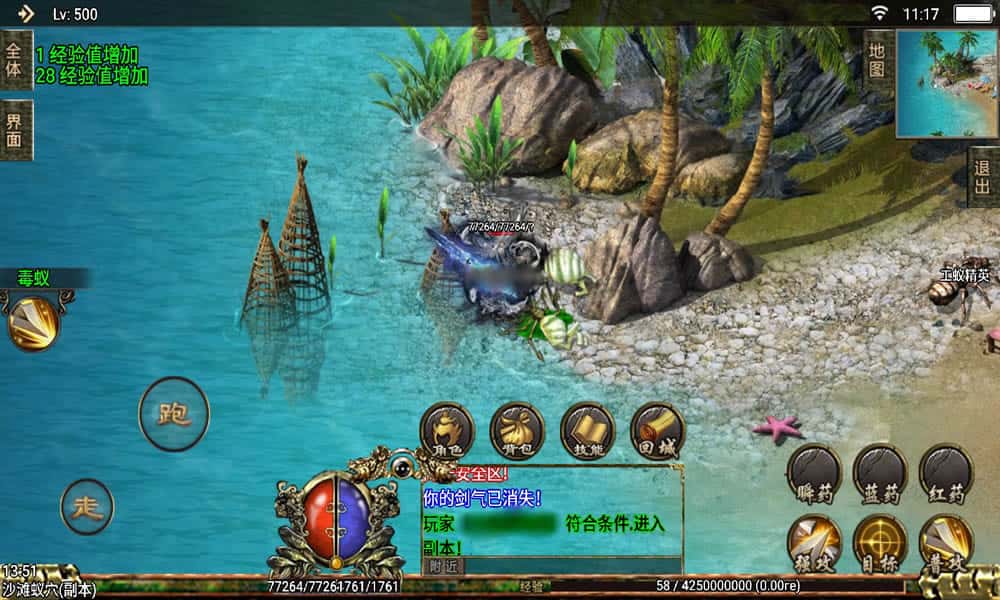Open the 背包 backpack inventory
Image resolution: width=1000 pixels, height=600 pixels.
tap(516, 430)
